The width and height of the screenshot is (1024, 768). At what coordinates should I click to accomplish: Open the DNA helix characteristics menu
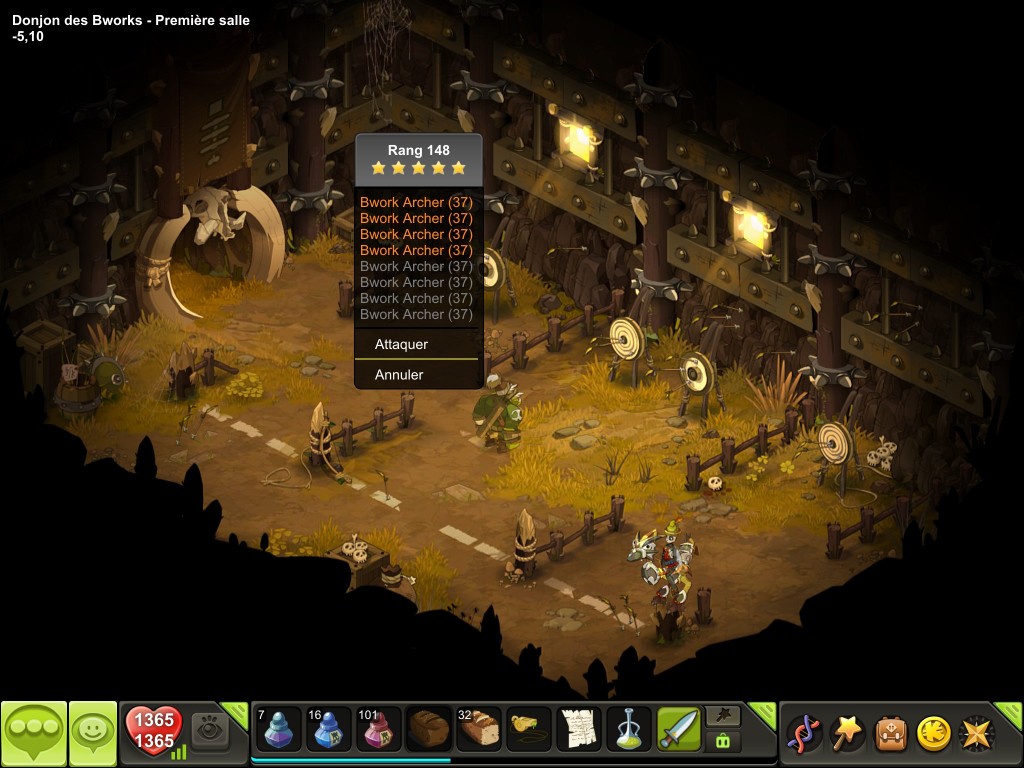tap(804, 733)
